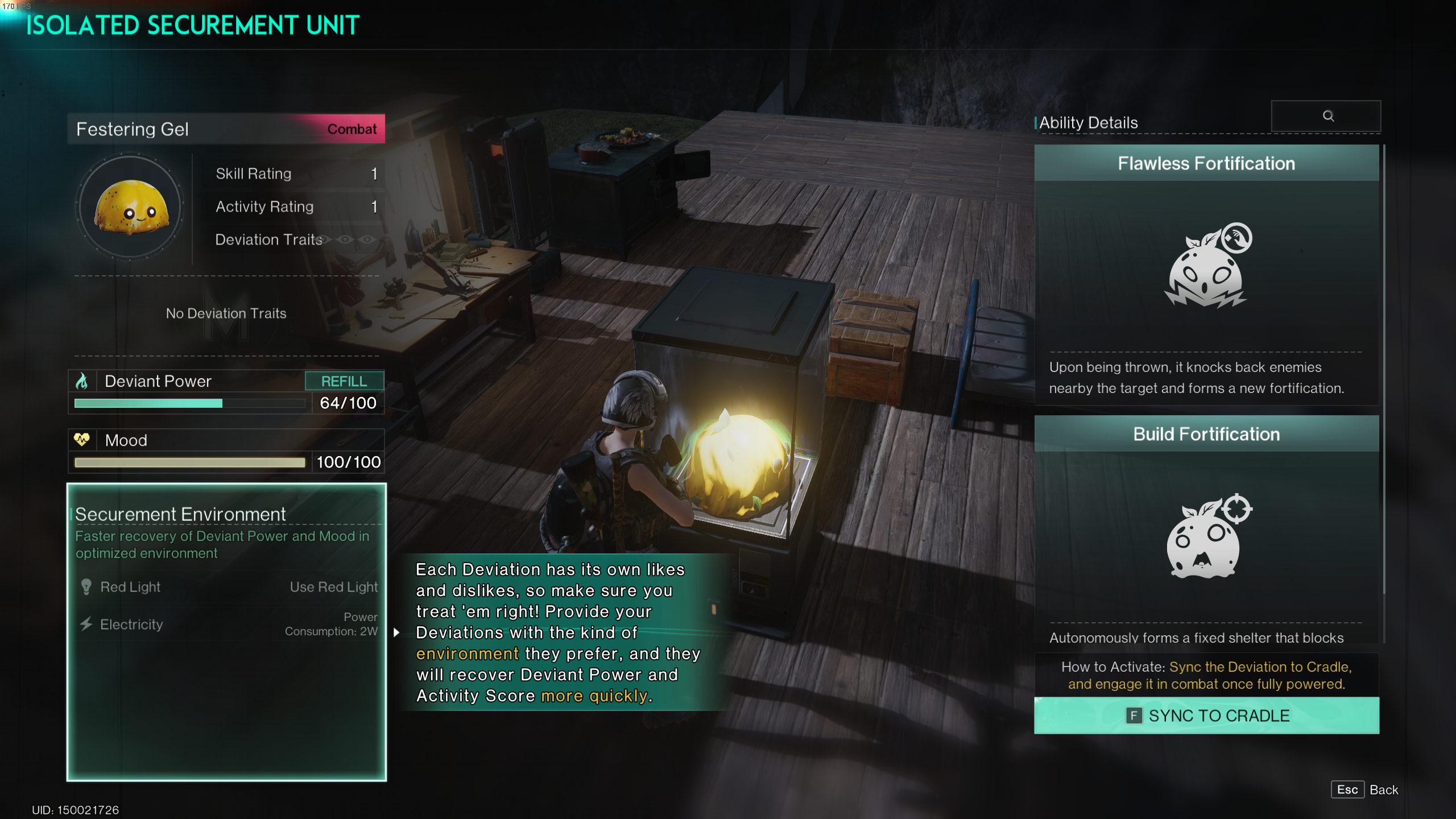
Task: Click the Festering Gel portrait
Action: click(131, 207)
